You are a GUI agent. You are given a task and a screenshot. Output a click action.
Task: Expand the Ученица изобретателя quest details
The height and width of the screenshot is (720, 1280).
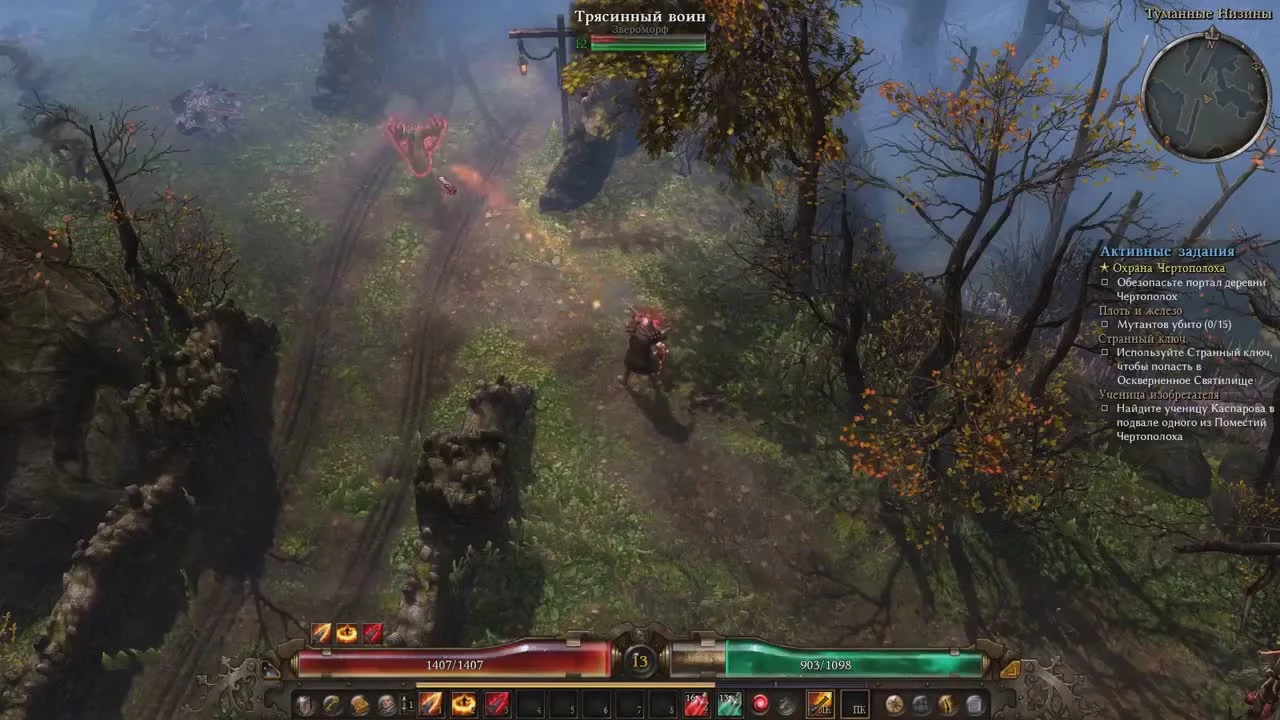pos(1157,394)
